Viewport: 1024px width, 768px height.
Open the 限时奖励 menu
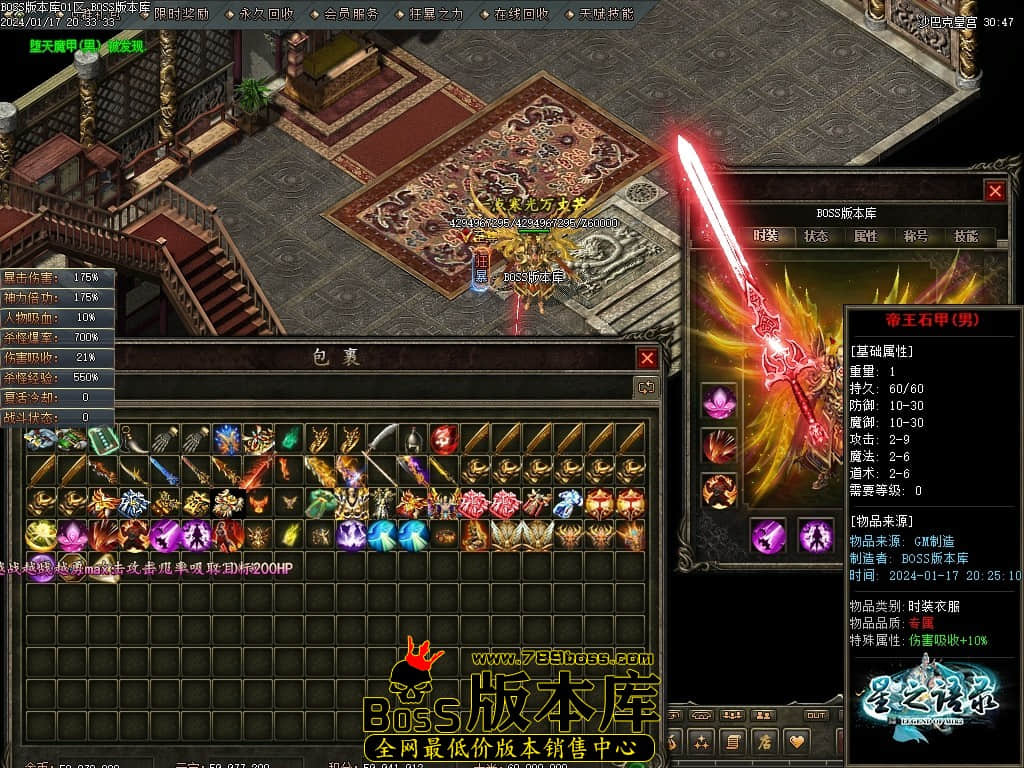(x=181, y=14)
